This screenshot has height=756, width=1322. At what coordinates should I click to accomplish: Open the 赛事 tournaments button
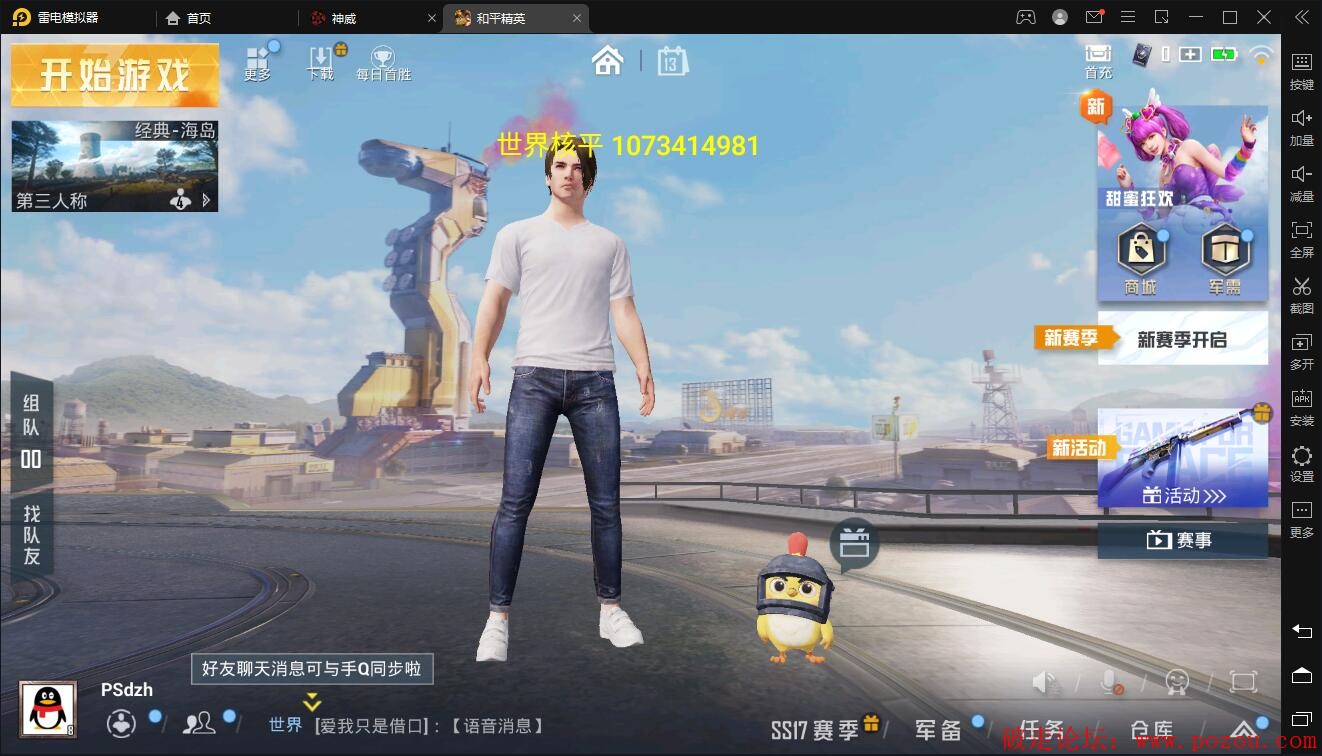(1182, 540)
